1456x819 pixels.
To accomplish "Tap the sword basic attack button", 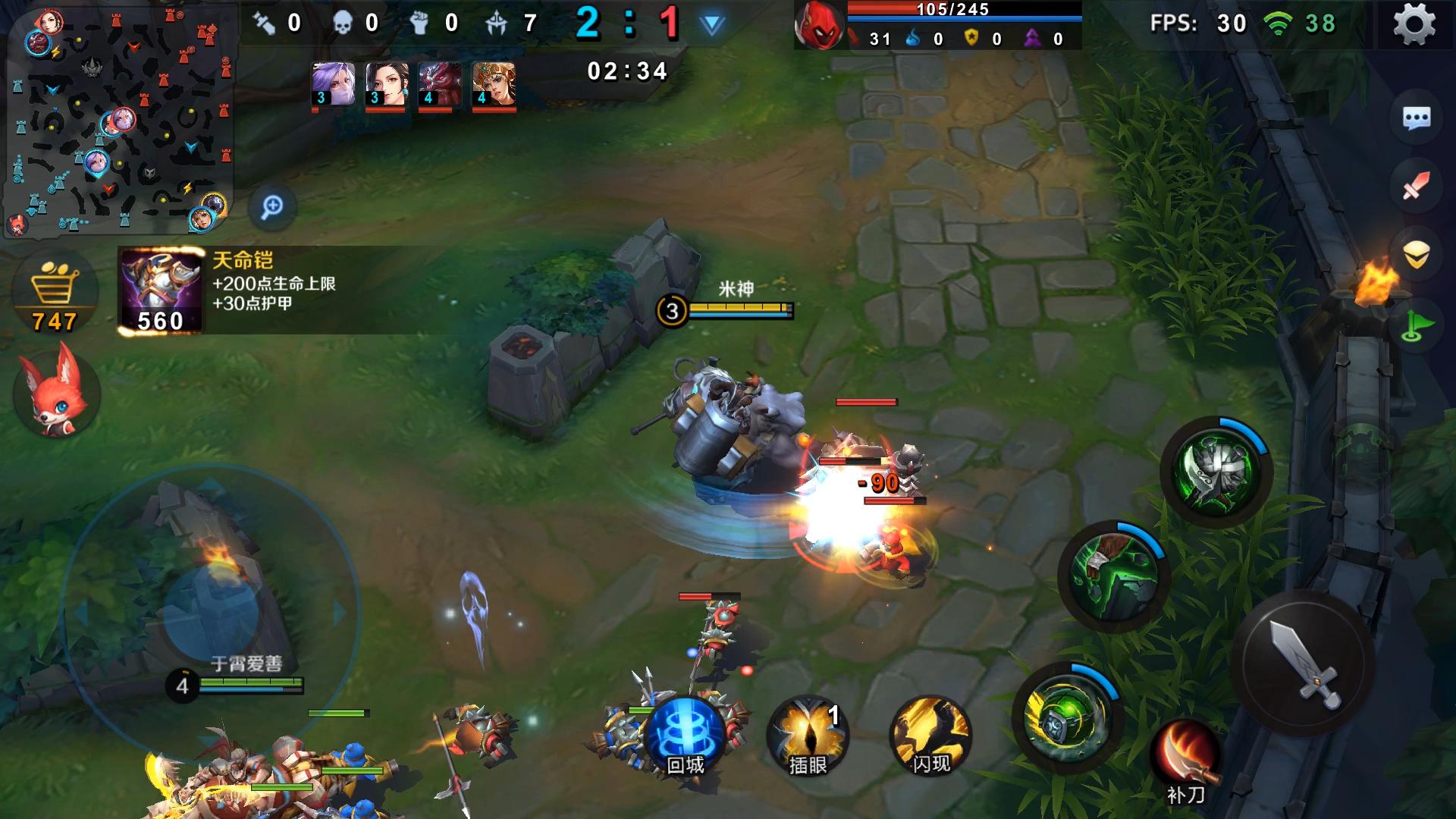I will (1303, 662).
